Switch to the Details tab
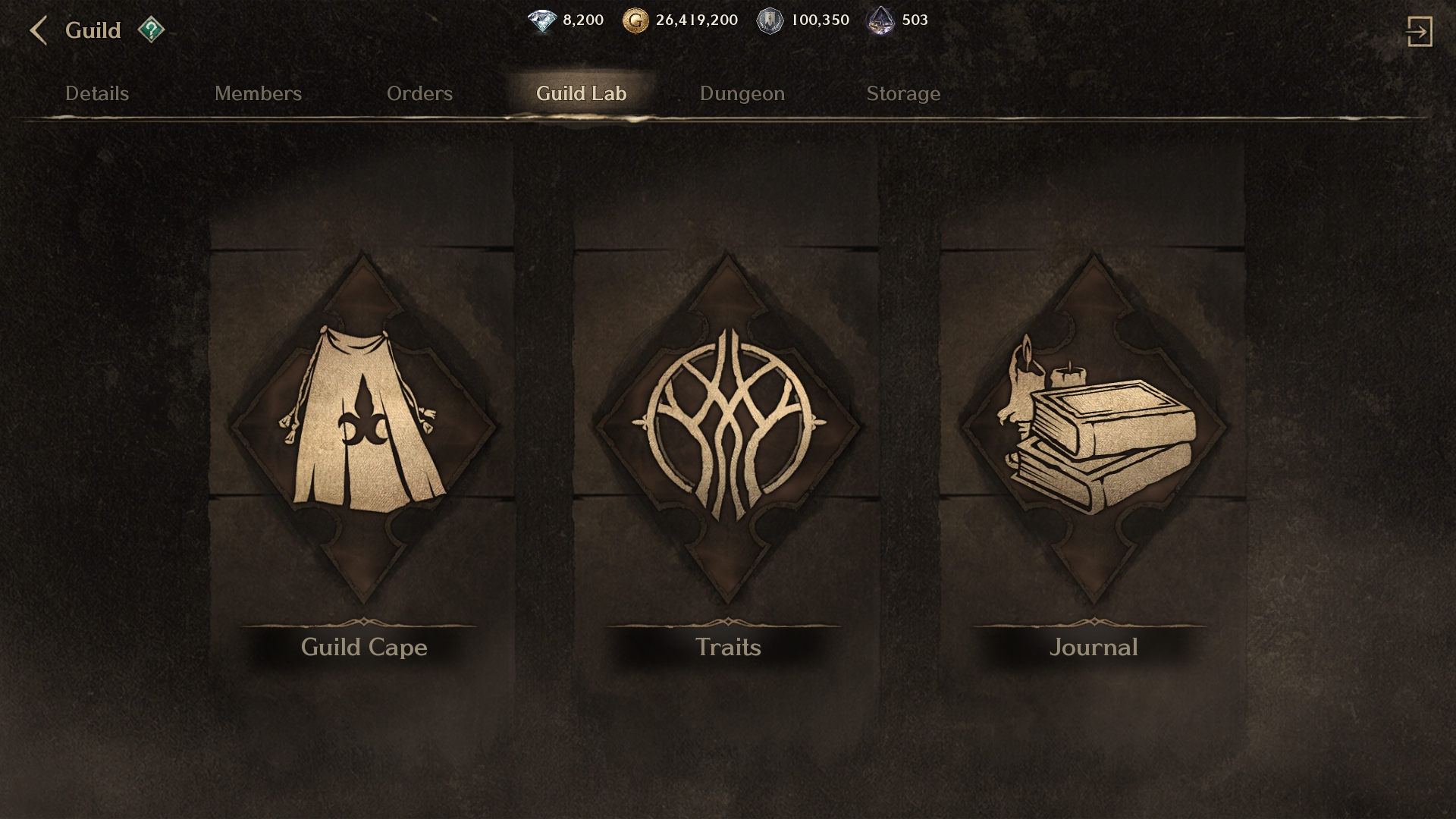This screenshot has height=819, width=1456. pos(97,93)
